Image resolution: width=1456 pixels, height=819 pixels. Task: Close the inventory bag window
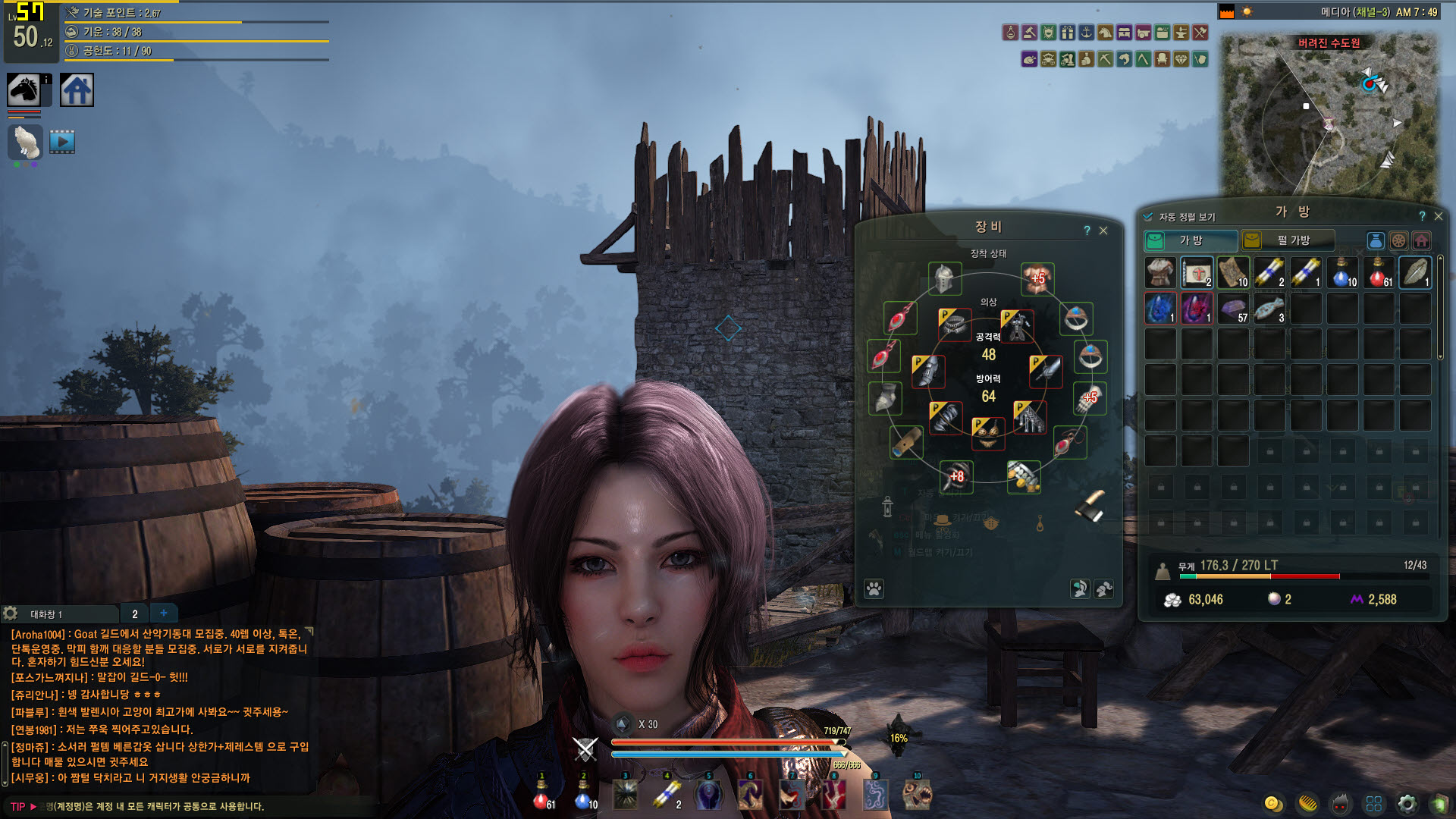[1439, 216]
